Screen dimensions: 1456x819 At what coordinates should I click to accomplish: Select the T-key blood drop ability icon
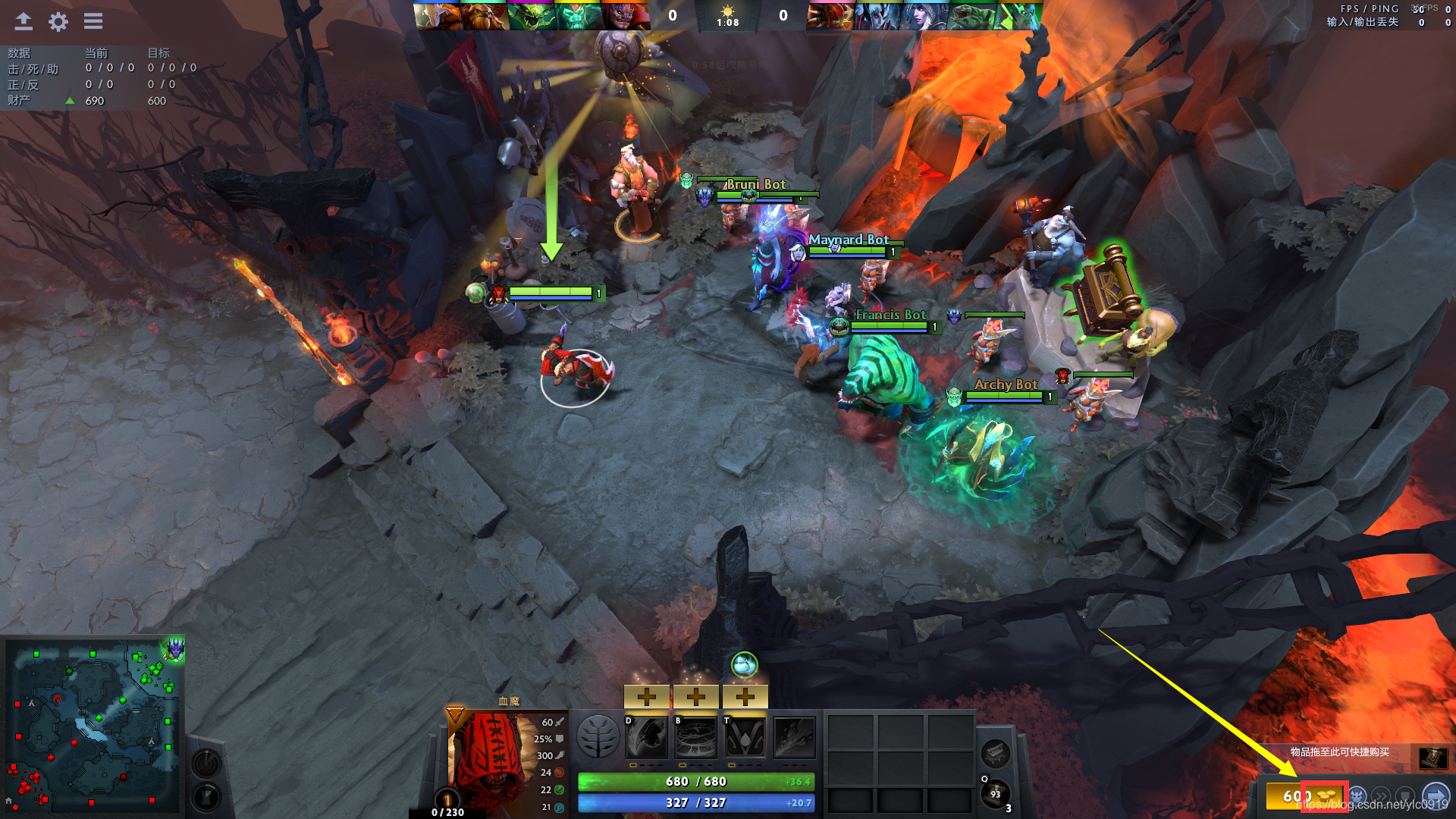point(745,737)
